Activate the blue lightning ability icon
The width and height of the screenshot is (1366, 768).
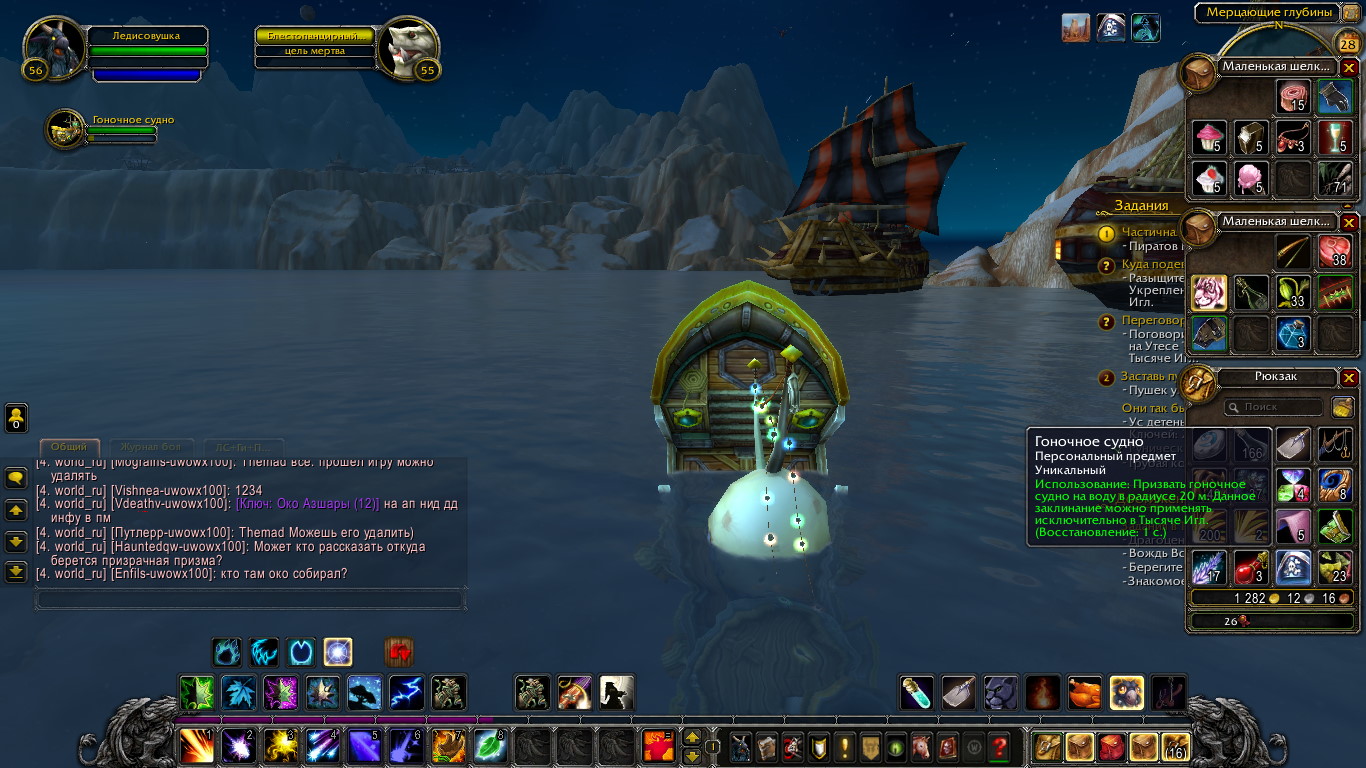point(406,692)
